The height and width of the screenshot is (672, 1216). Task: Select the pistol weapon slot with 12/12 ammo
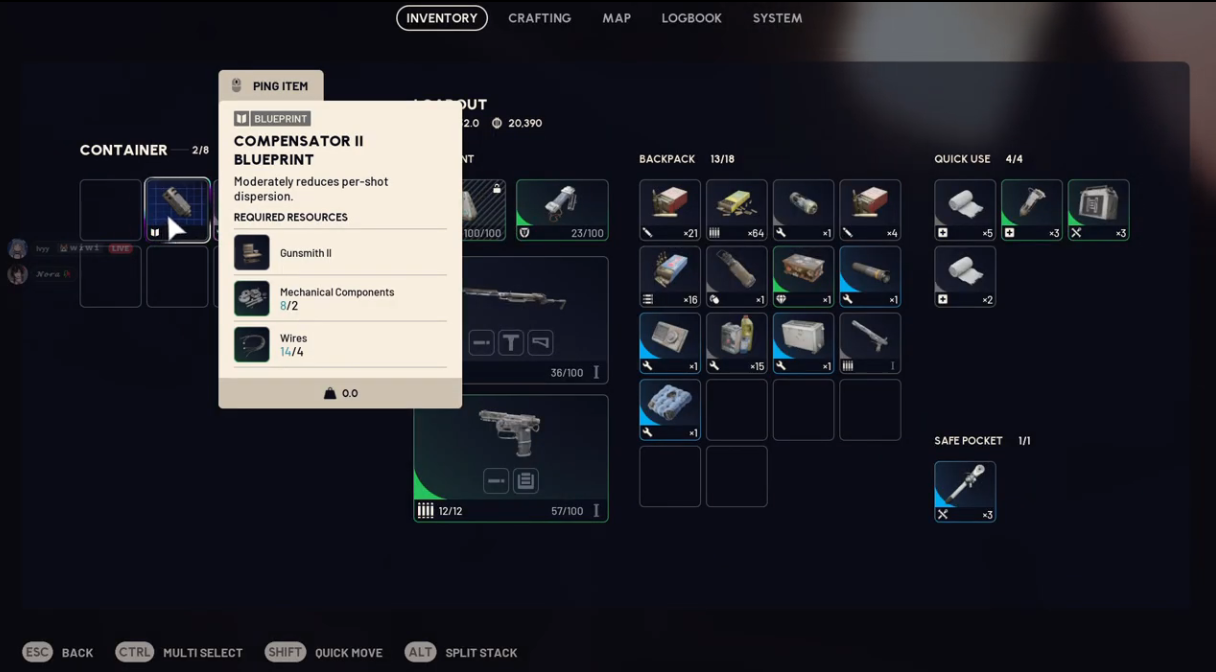[511, 458]
